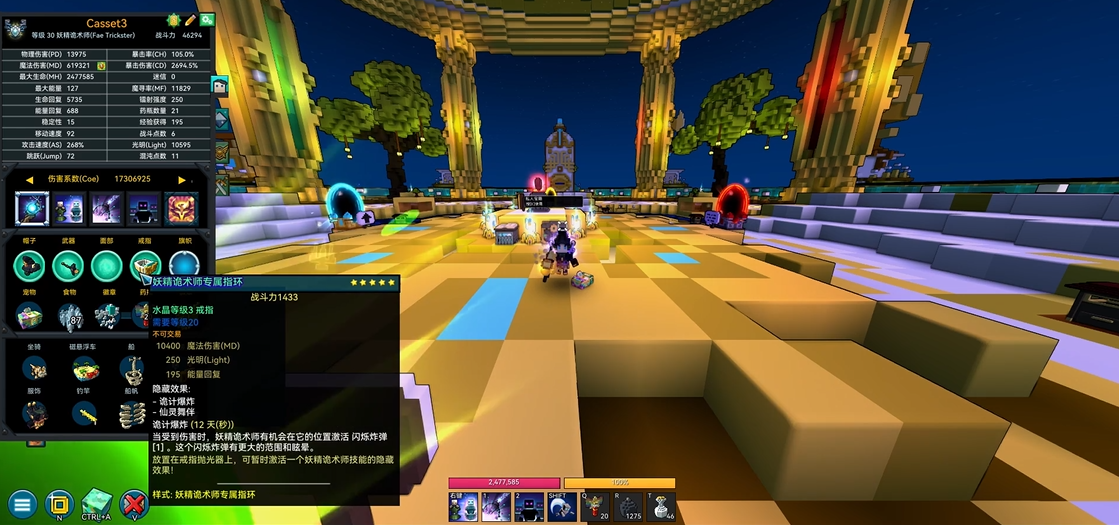Open the green gear settings icon
The image size is (1119, 525).
pyautogui.click(x=207, y=20)
